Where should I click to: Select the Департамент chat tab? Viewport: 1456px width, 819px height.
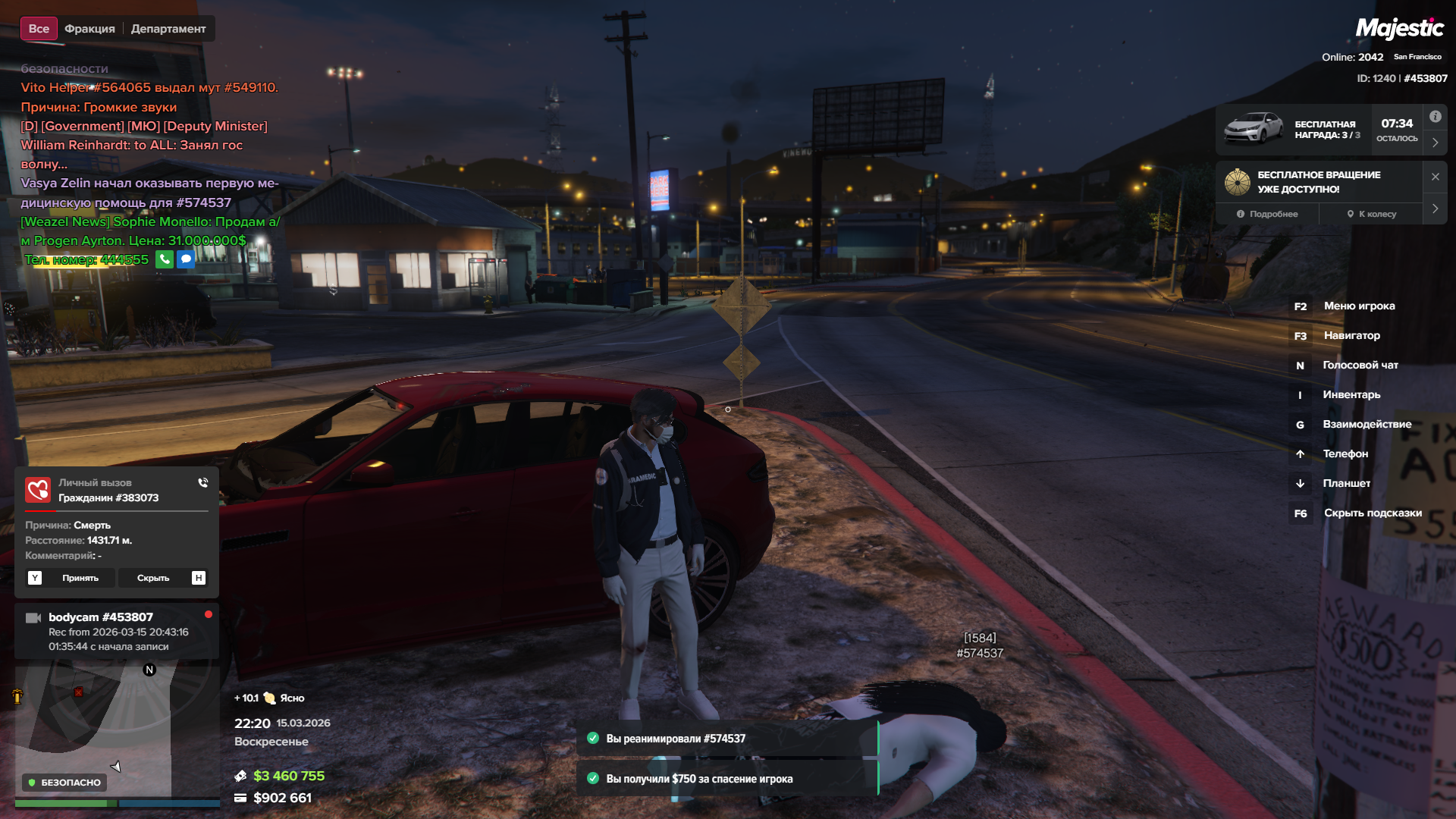(x=168, y=29)
